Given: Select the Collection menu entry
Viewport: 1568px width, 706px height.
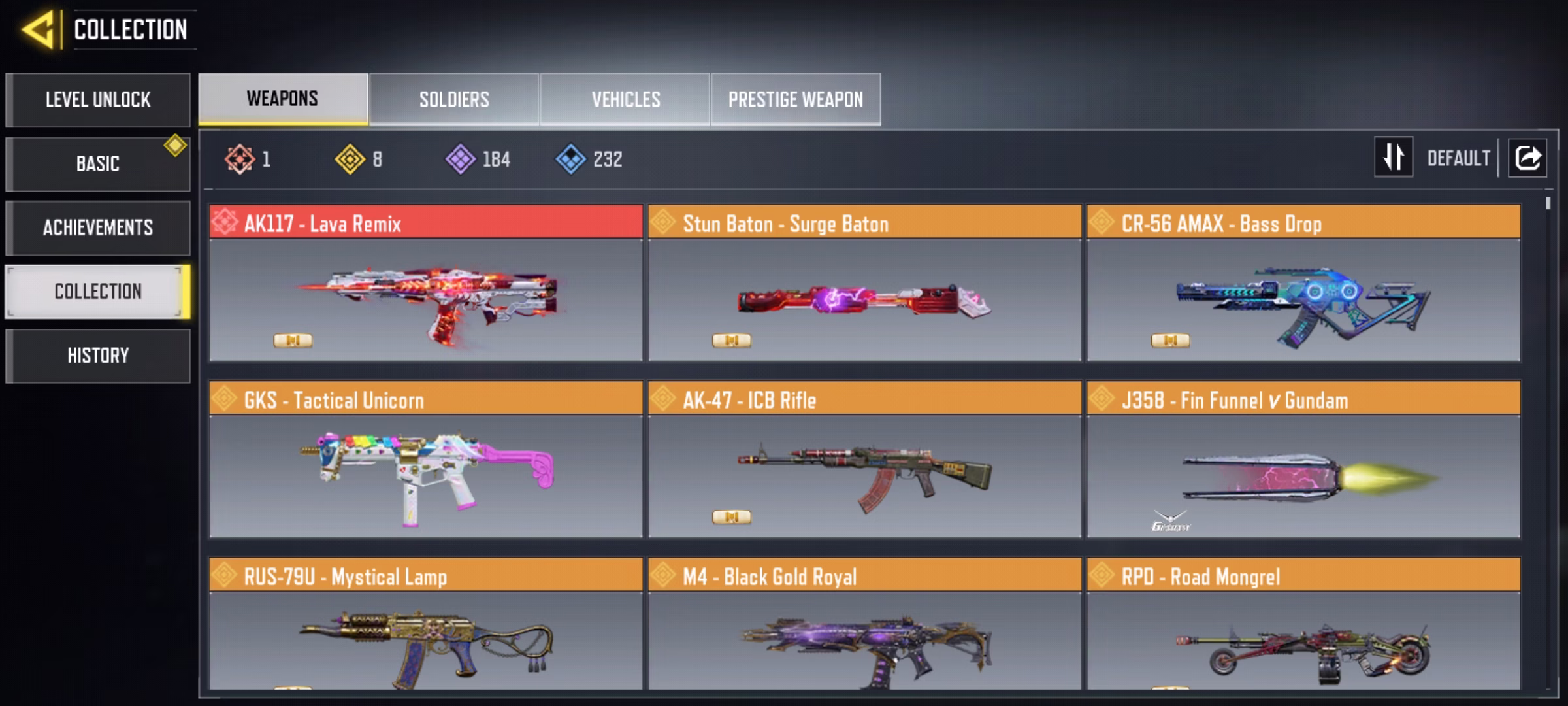Looking at the screenshot, I should (x=98, y=292).
